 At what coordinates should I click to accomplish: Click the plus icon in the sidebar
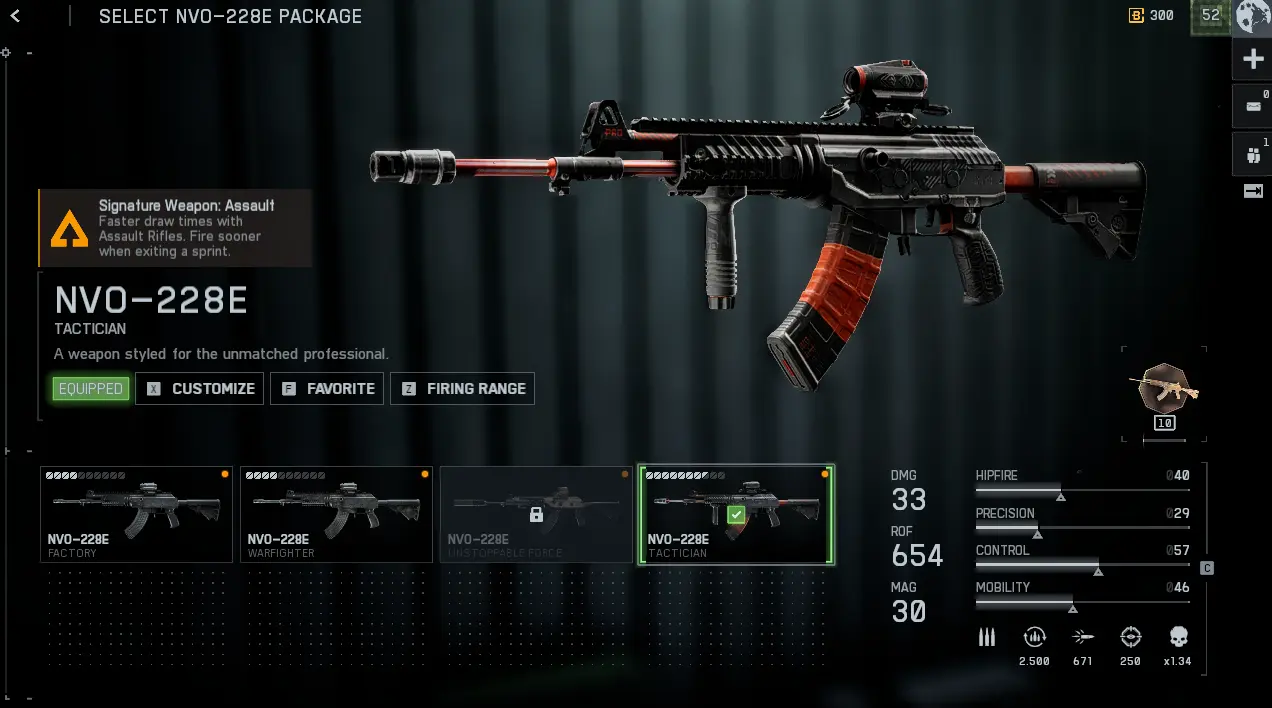coord(1253,60)
